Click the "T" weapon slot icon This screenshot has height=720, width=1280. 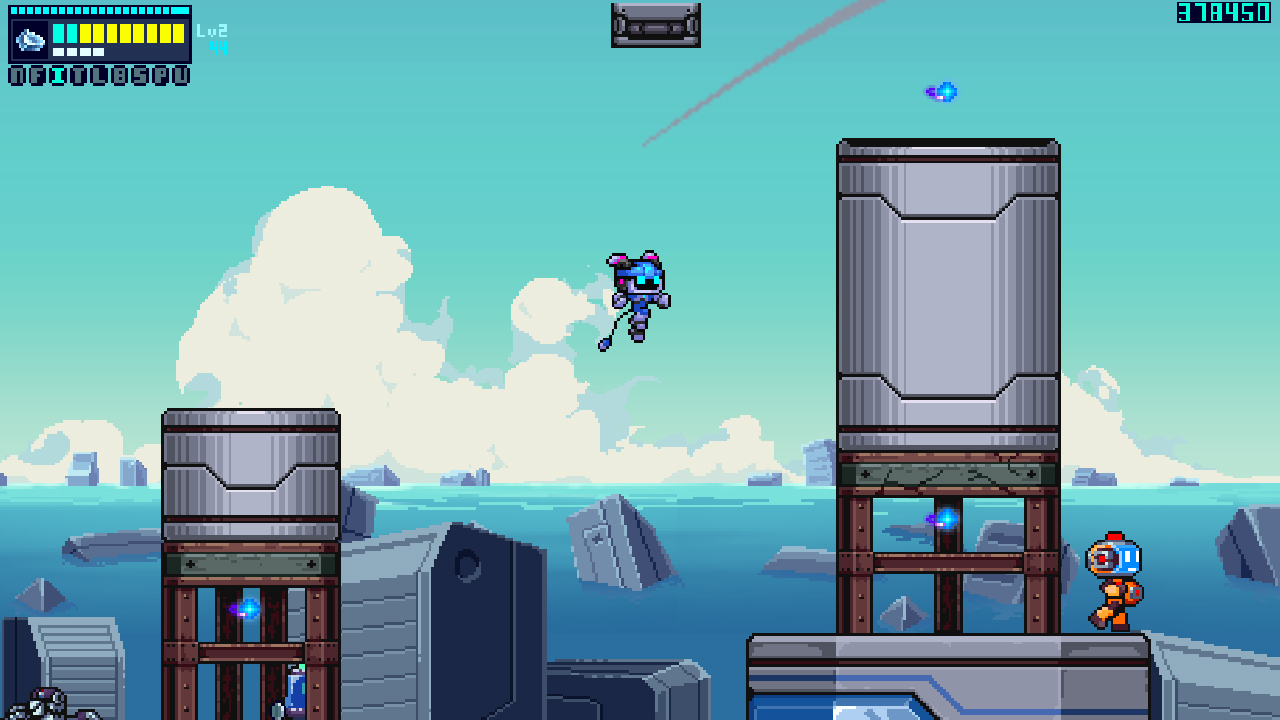(80, 75)
